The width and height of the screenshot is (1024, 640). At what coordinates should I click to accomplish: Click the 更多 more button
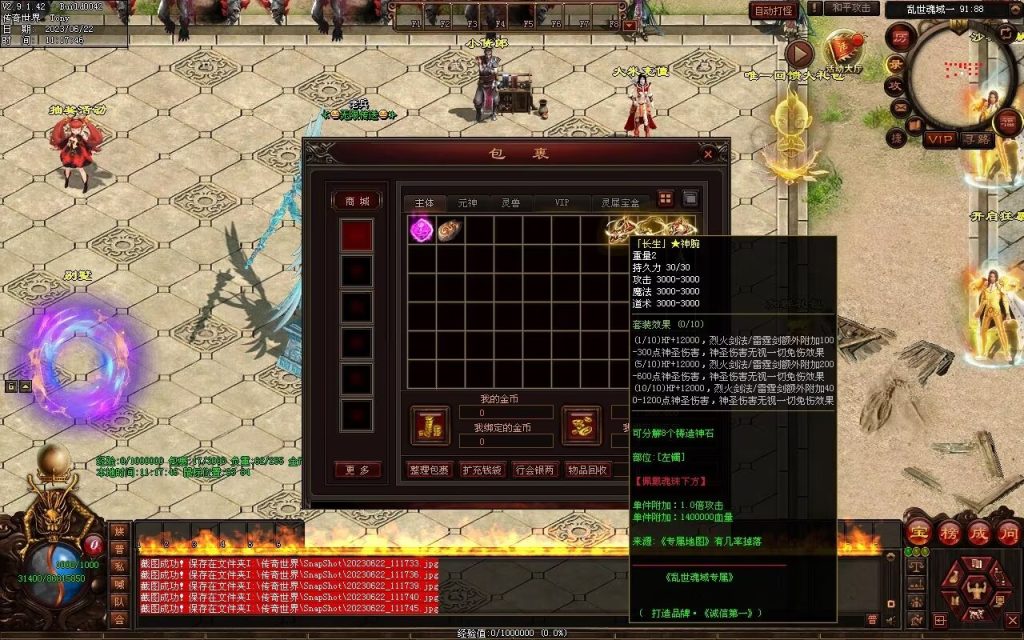(x=357, y=469)
